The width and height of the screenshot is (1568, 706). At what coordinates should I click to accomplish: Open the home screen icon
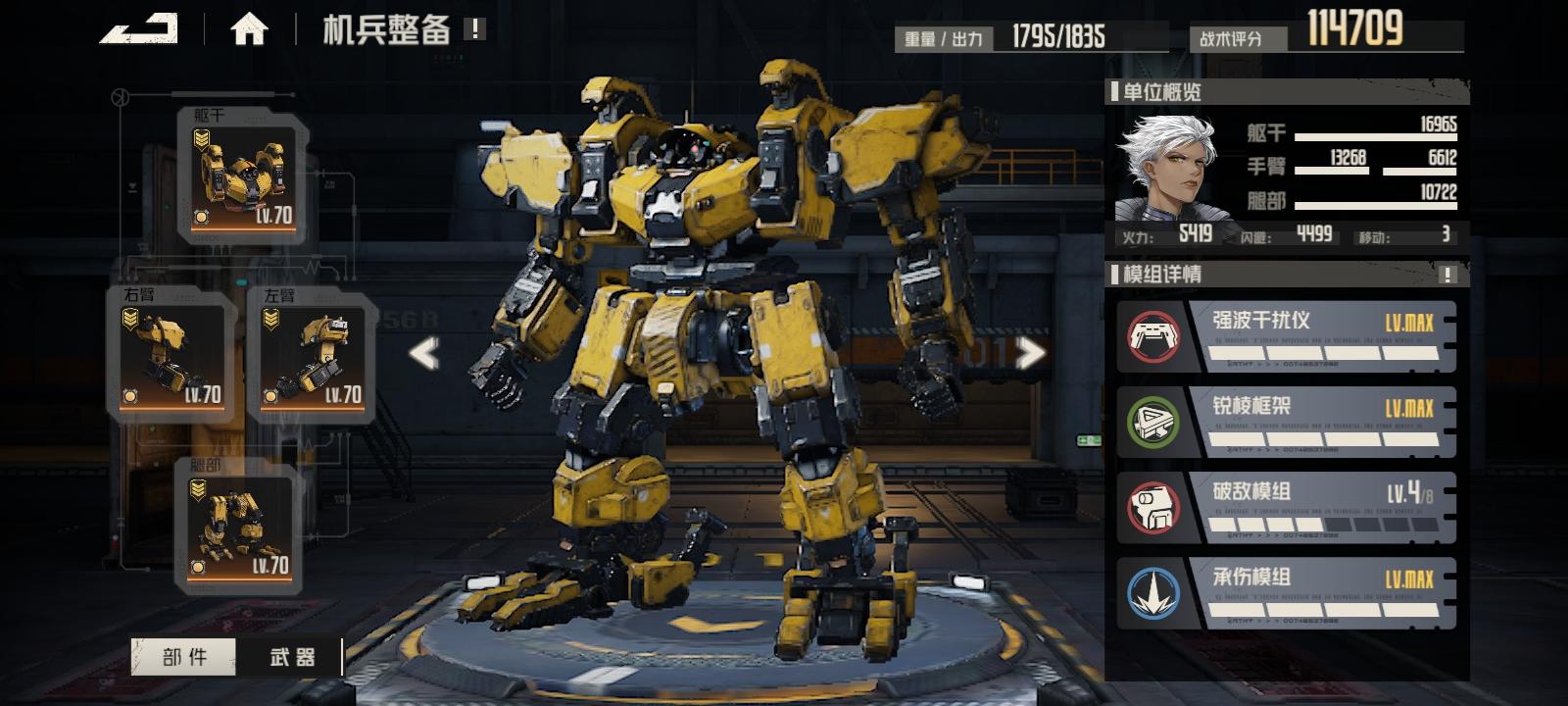pyautogui.click(x=249, y=29)
